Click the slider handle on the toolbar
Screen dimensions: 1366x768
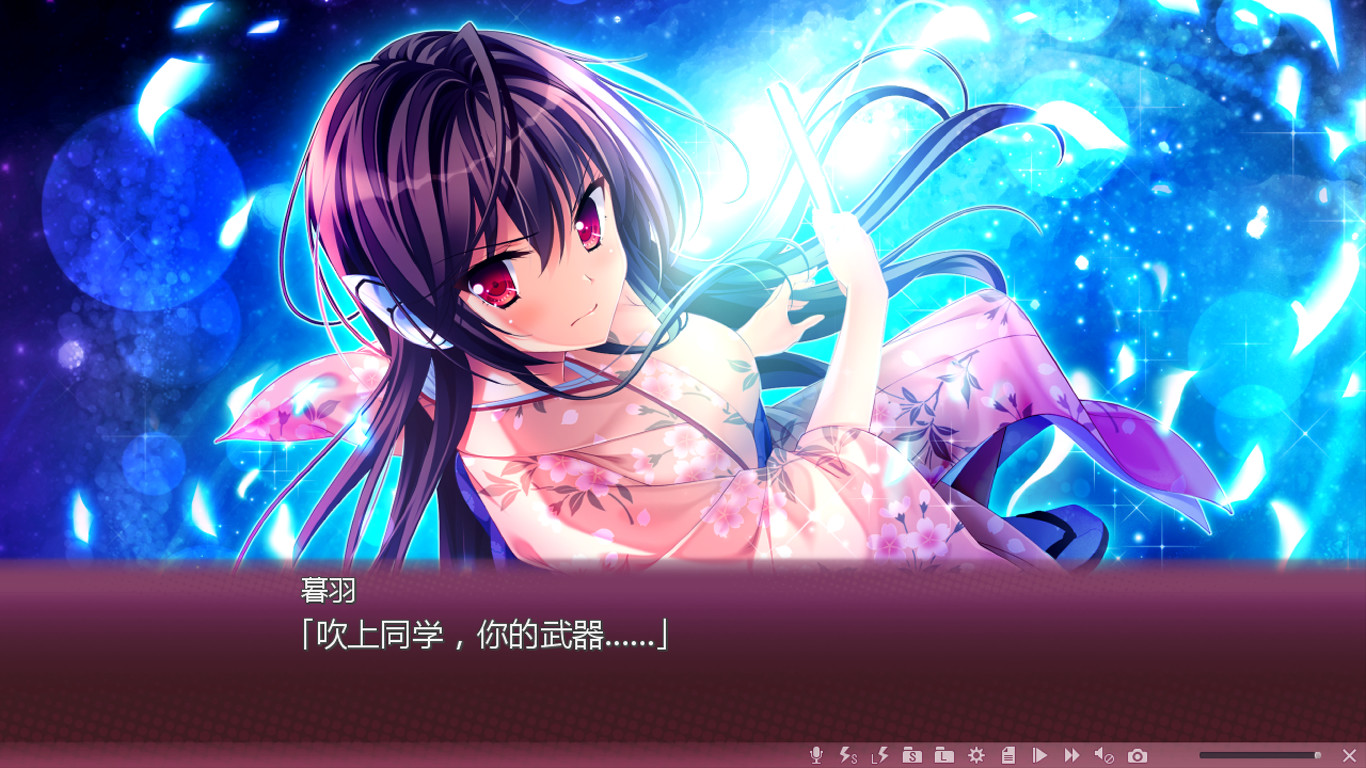tap(1320, 755)
